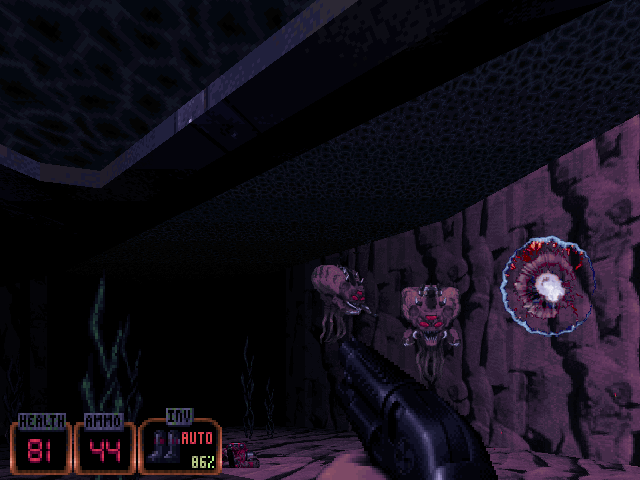Select the protective boots inventory item

[161, 446]
